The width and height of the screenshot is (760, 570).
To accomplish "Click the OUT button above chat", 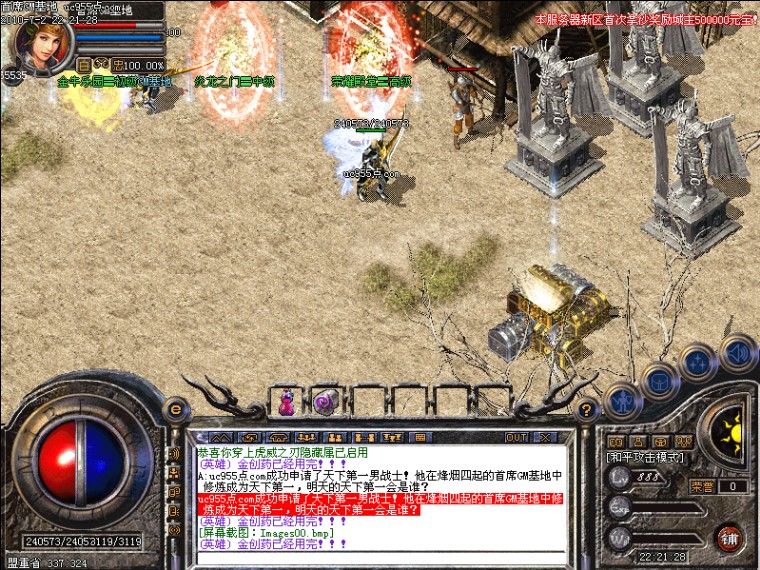I will tap(516, 437).
